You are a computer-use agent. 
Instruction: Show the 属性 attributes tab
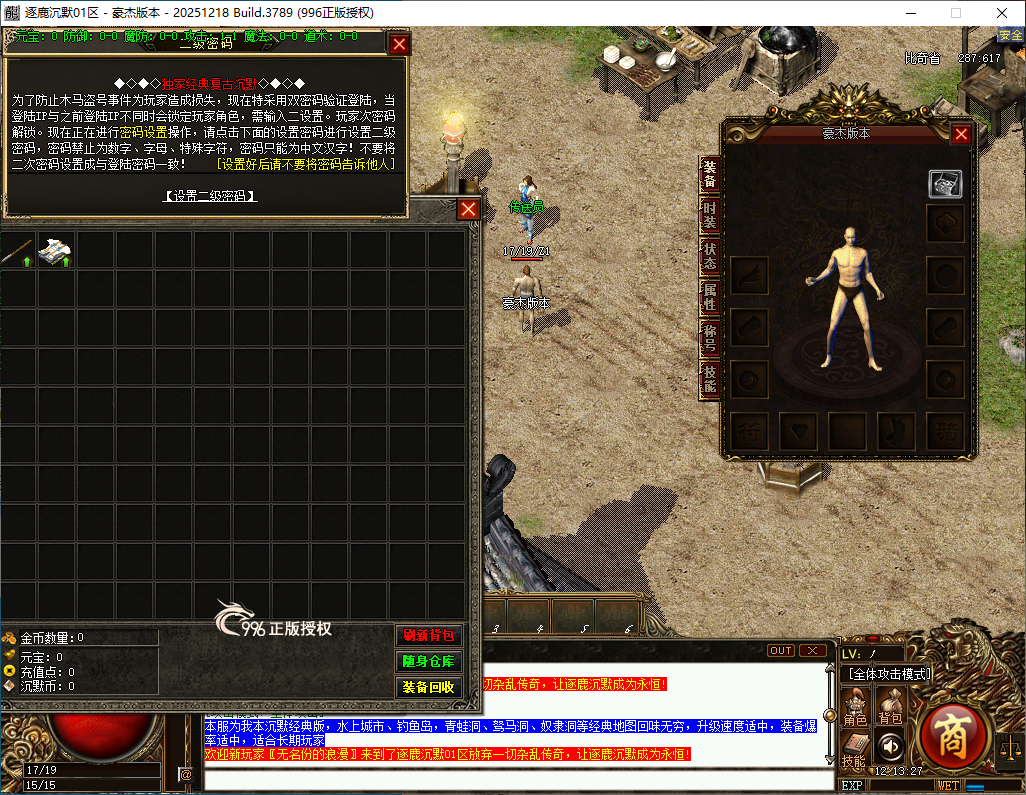click(x=709, y=297)
